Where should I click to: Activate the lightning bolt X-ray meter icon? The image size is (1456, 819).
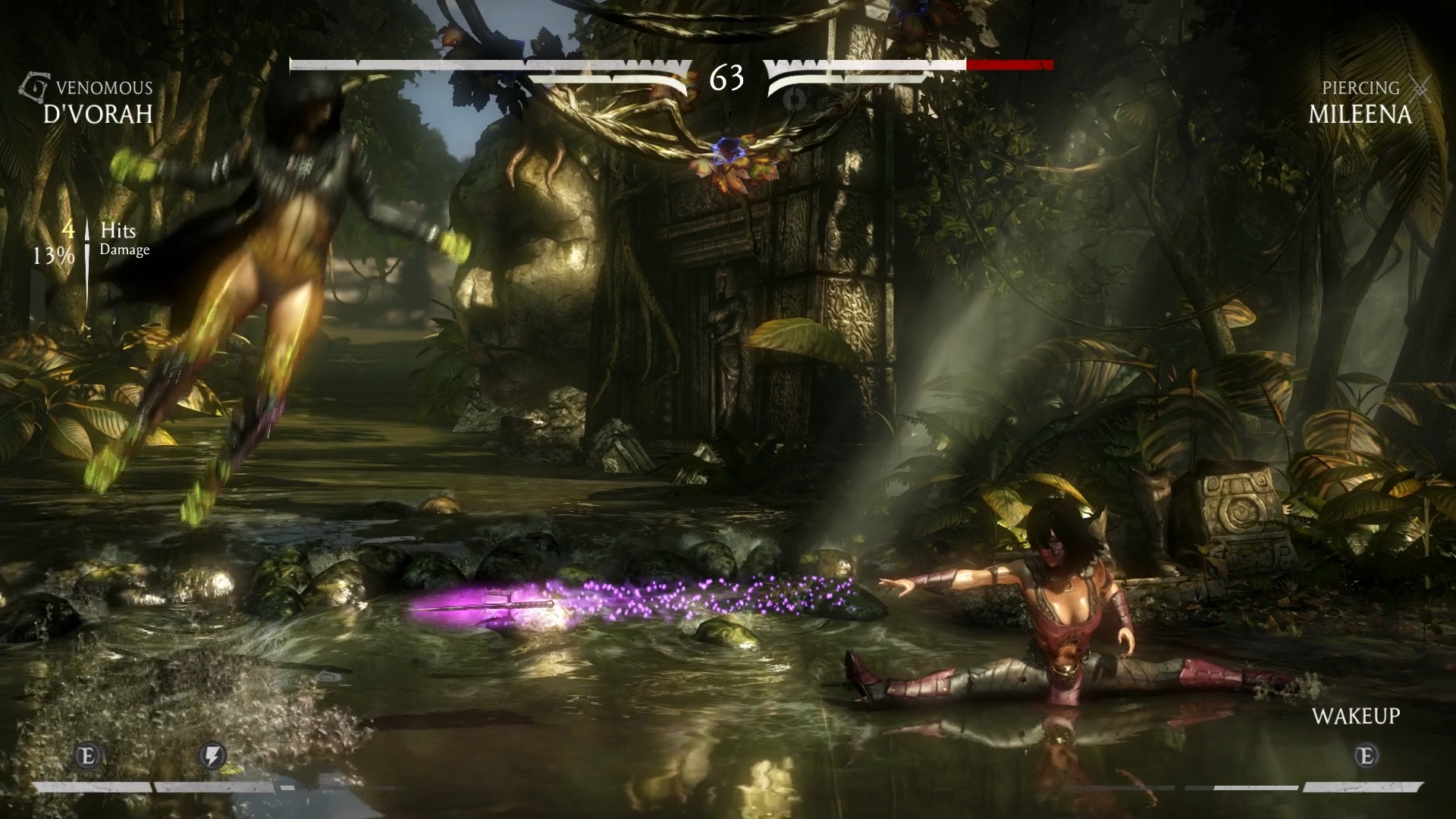coord(212,755)
